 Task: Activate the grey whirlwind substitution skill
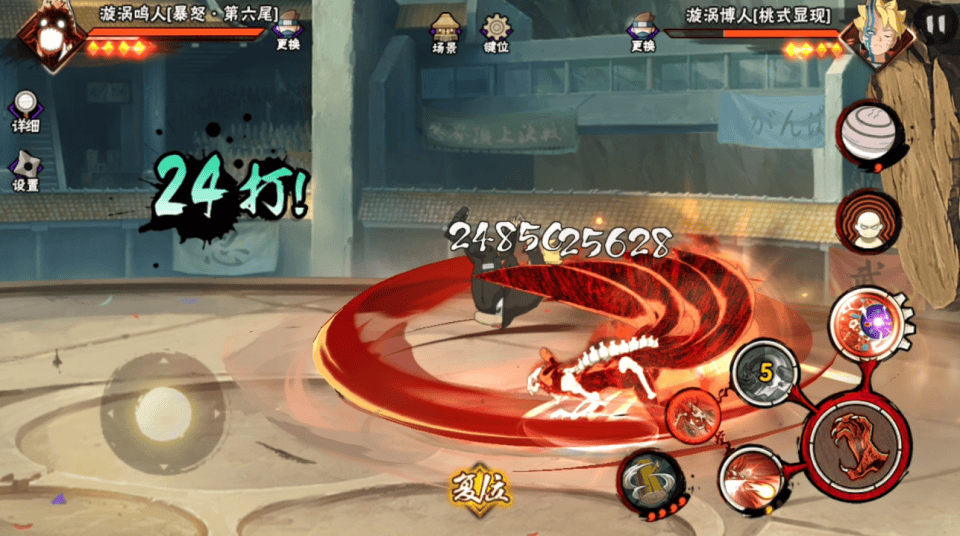coord(650,479)
